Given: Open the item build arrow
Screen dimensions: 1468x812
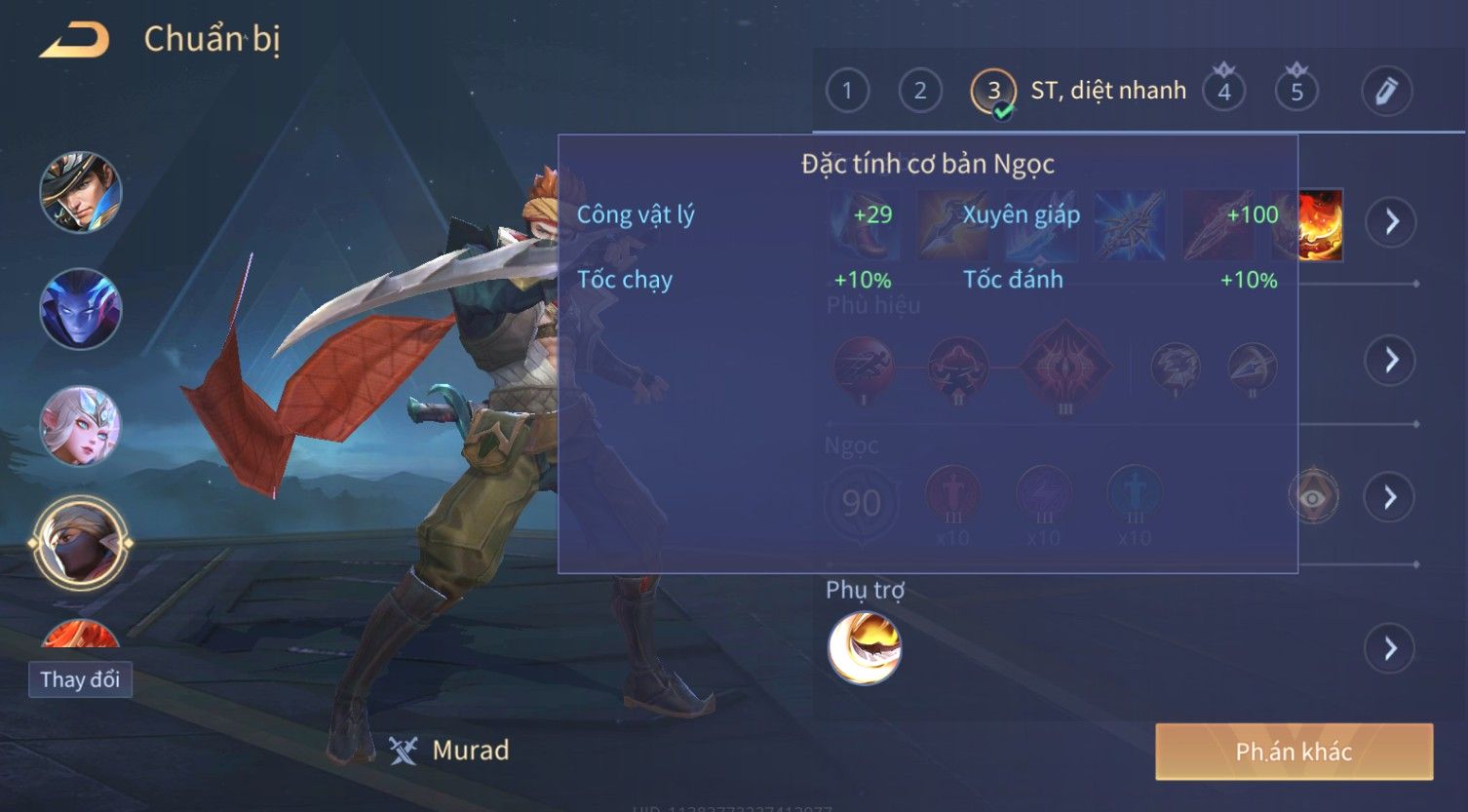Looking at the screenshot, I should (1391, 222).
